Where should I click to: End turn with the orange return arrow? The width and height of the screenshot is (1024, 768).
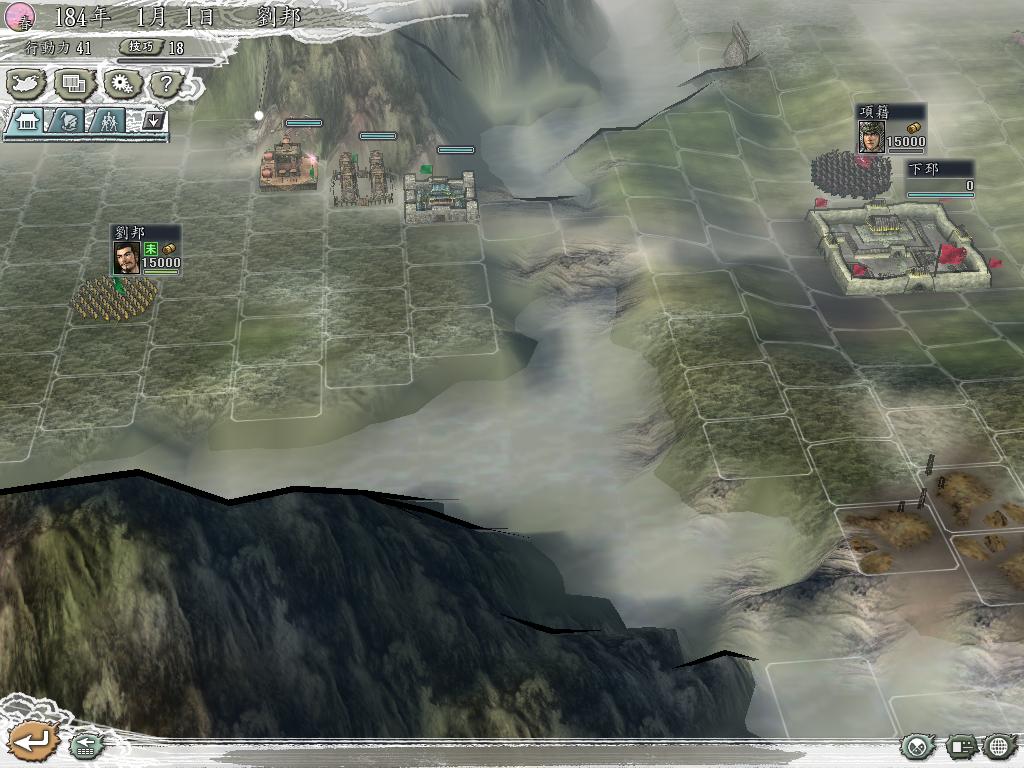pyautogui.click(x=32, y=742)
